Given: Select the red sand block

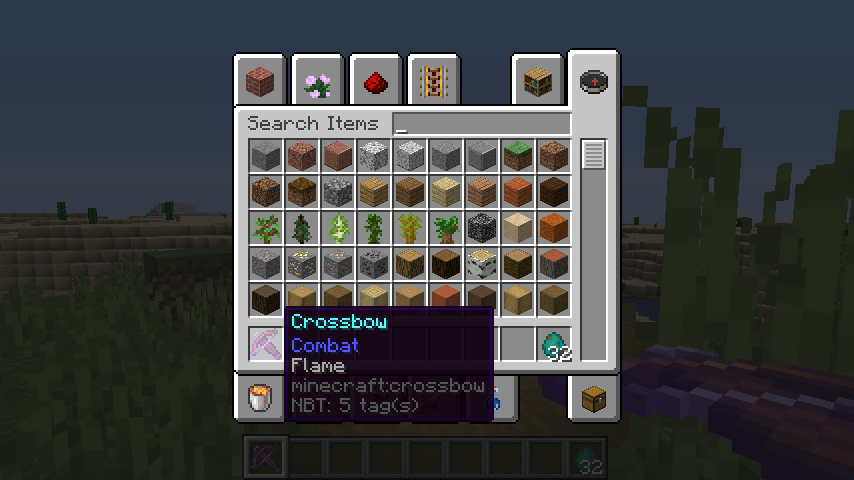Looking at the screenshot, I should 554,227.
